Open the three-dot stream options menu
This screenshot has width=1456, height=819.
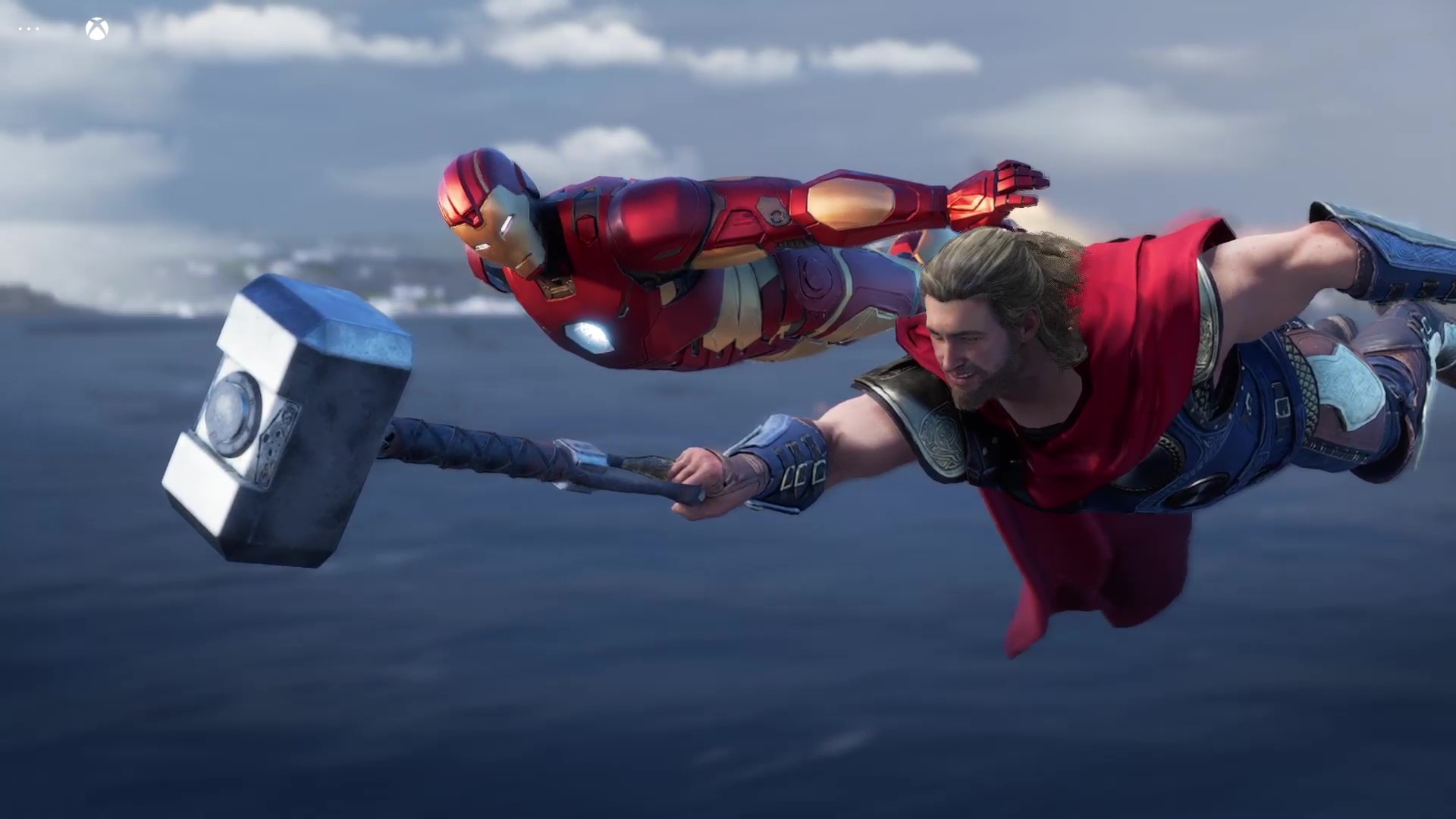tap(29, 30)
